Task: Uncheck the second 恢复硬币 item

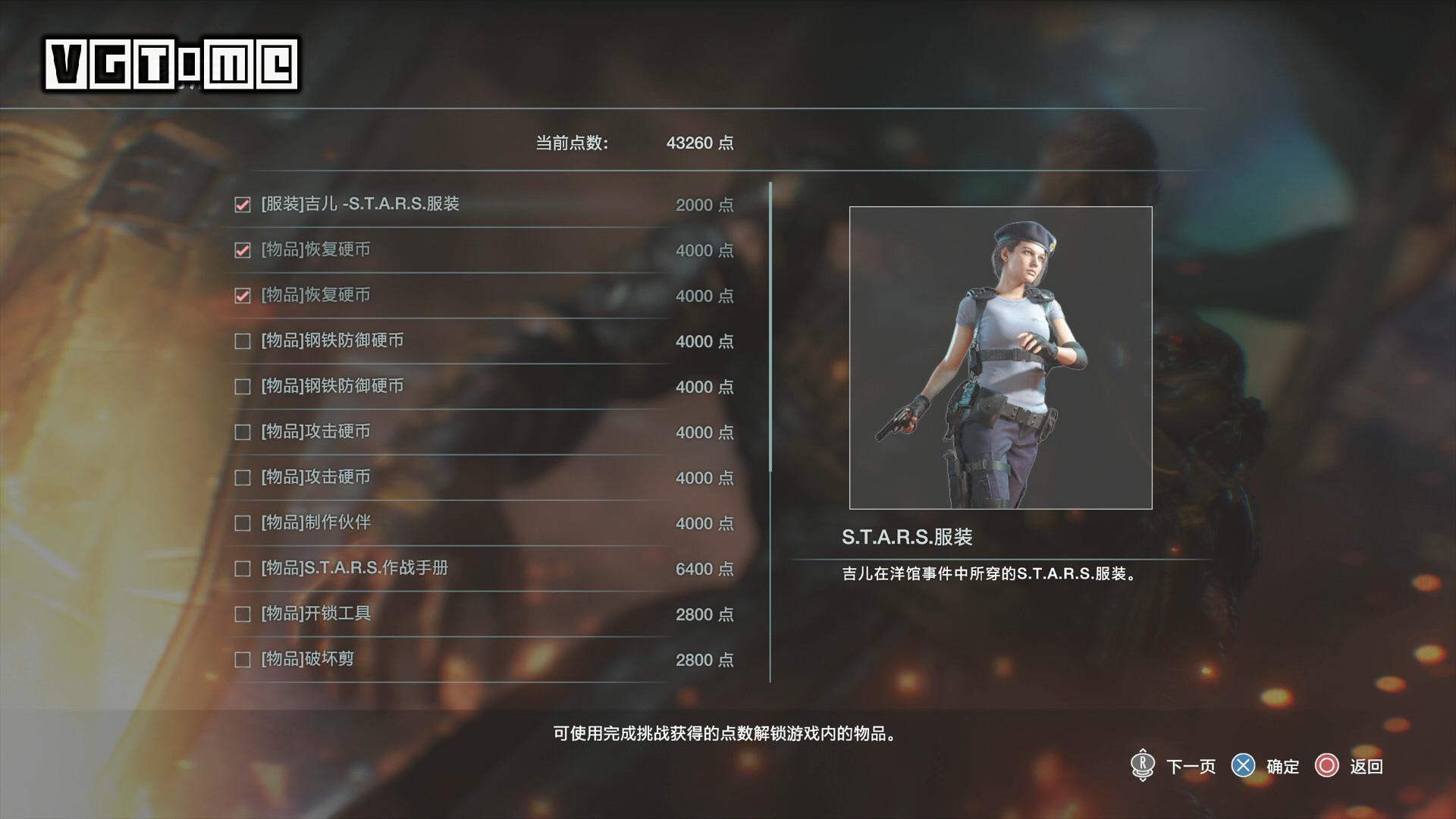Action: click(x=242, y=295)
